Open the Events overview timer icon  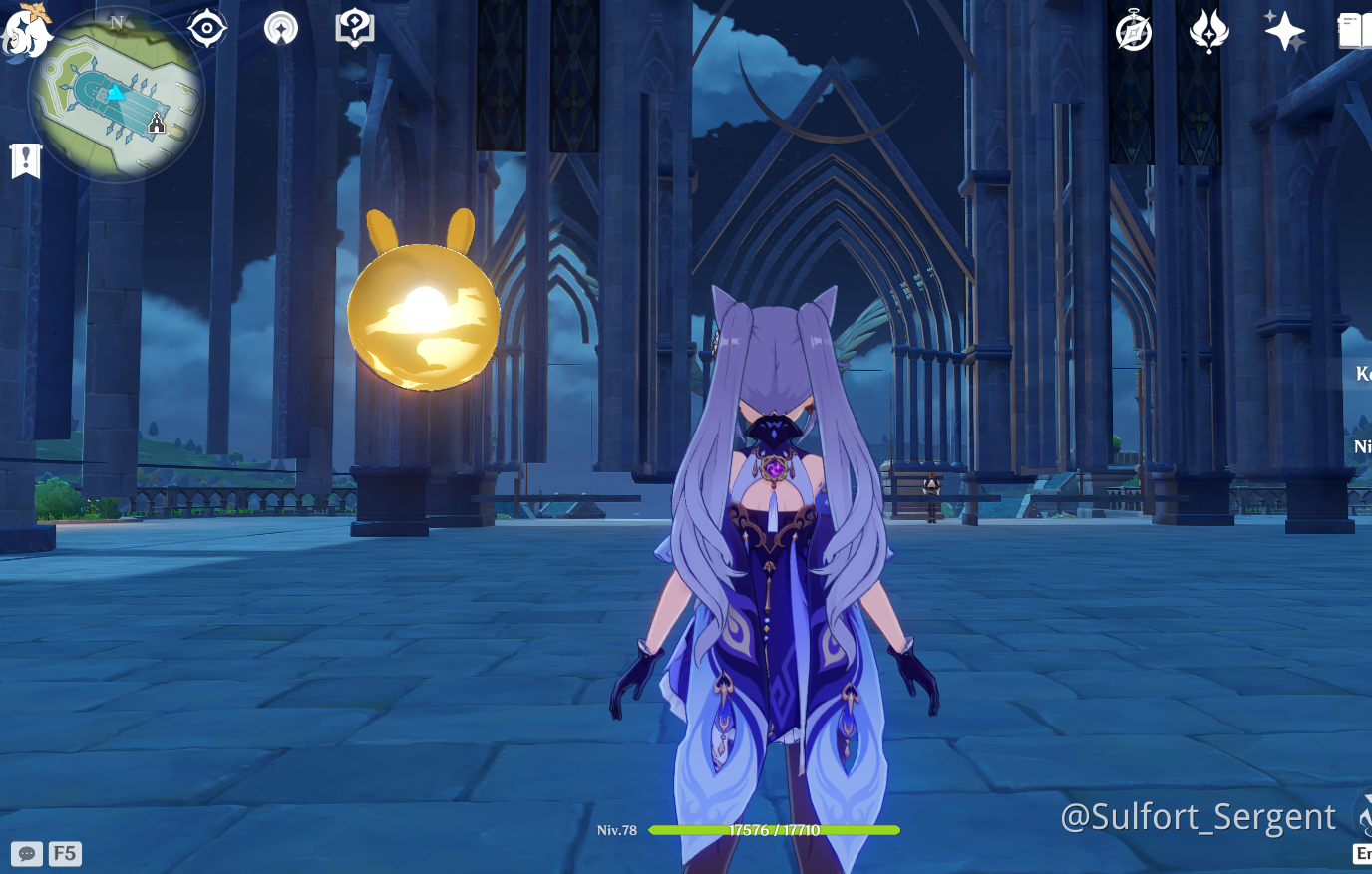(x=1133, y=30)
